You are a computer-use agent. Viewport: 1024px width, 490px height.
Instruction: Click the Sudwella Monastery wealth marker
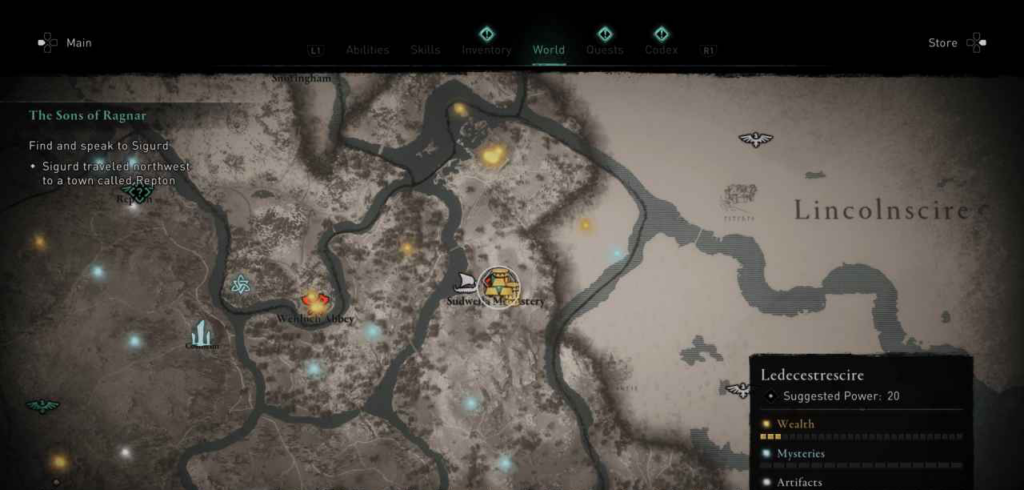tap(498, 287)
